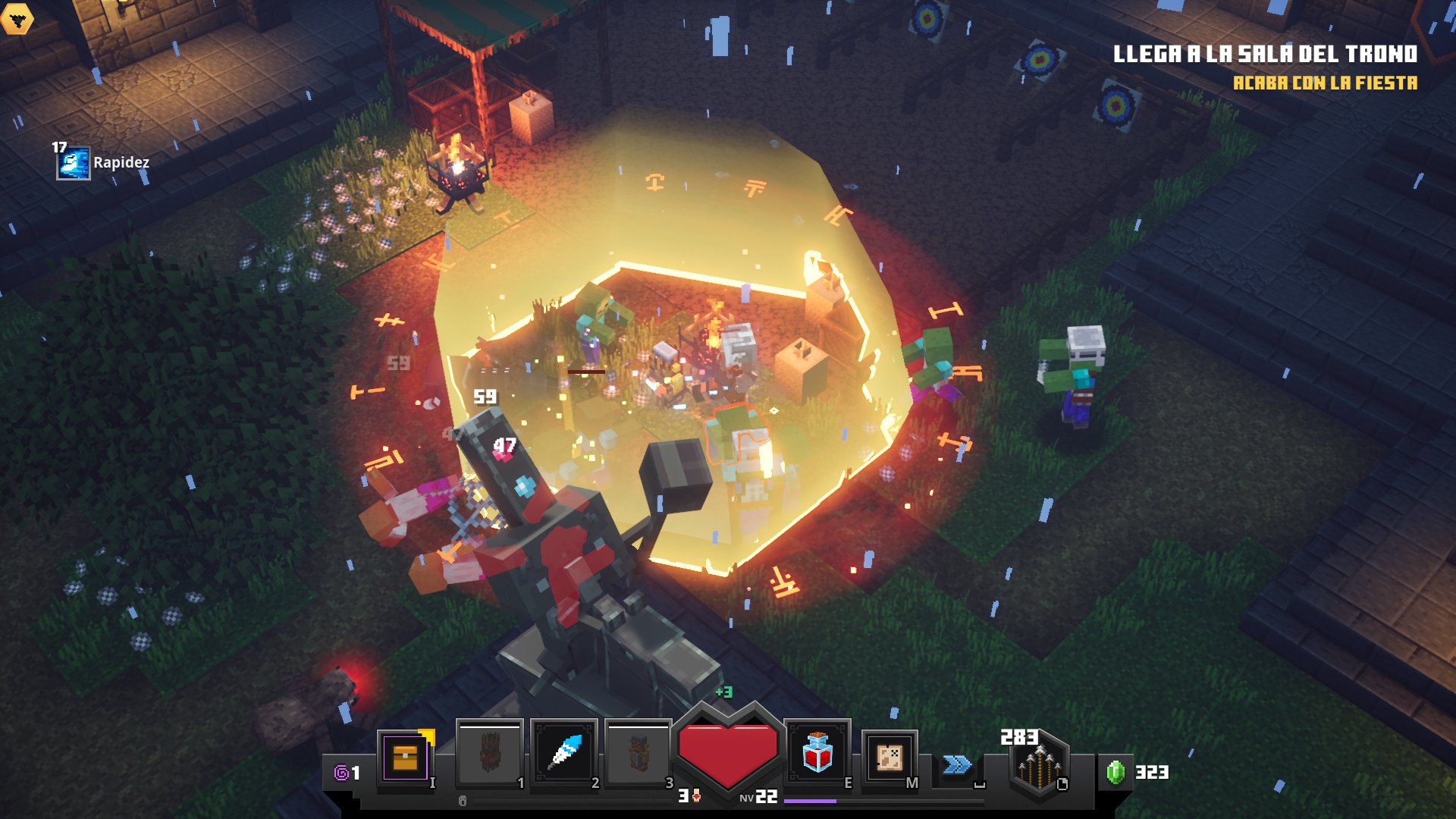Click the gold hexagon badge

pyautogui.click(x=17, y=18)
